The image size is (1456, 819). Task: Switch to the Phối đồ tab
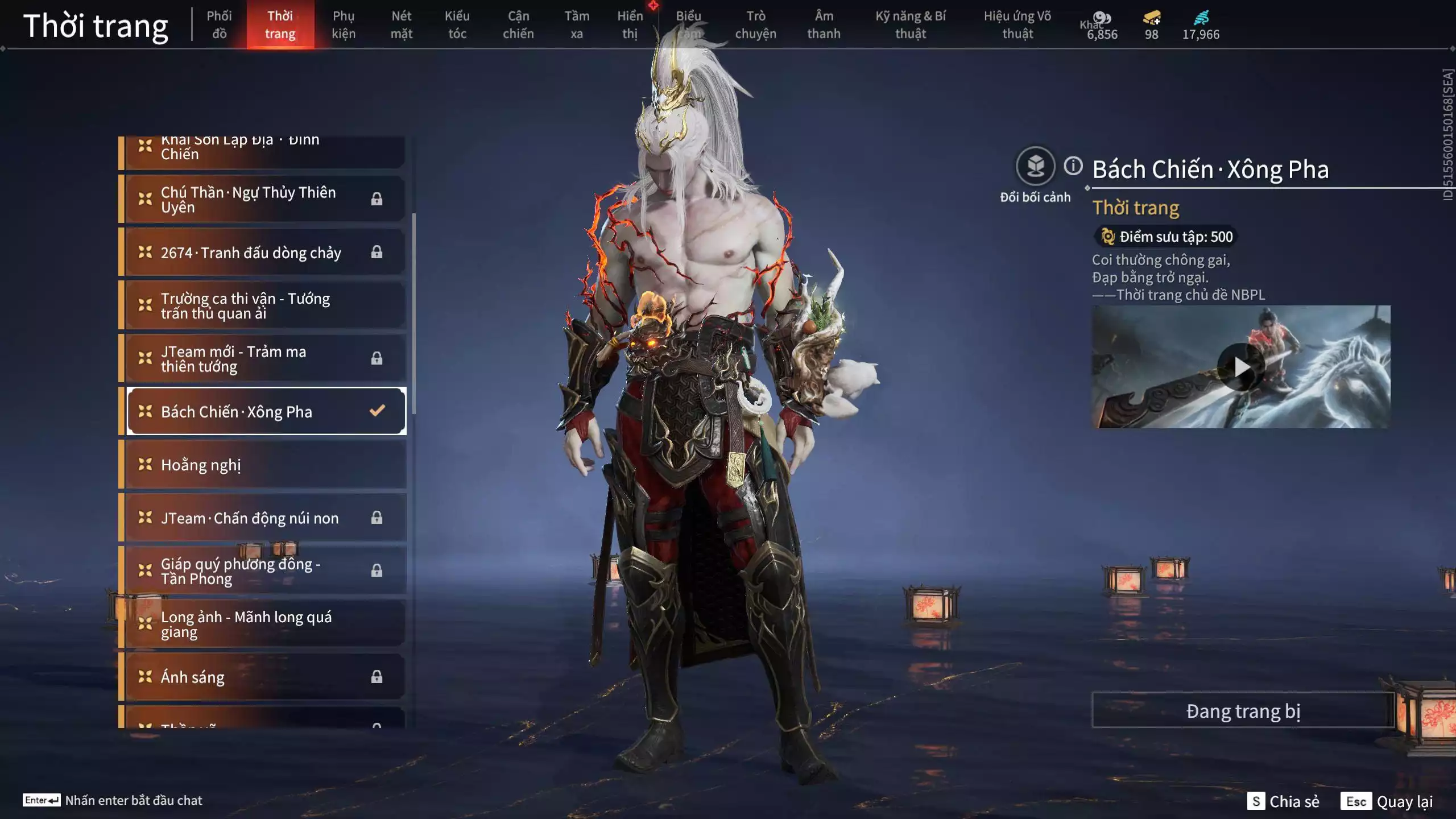point(219,25)
